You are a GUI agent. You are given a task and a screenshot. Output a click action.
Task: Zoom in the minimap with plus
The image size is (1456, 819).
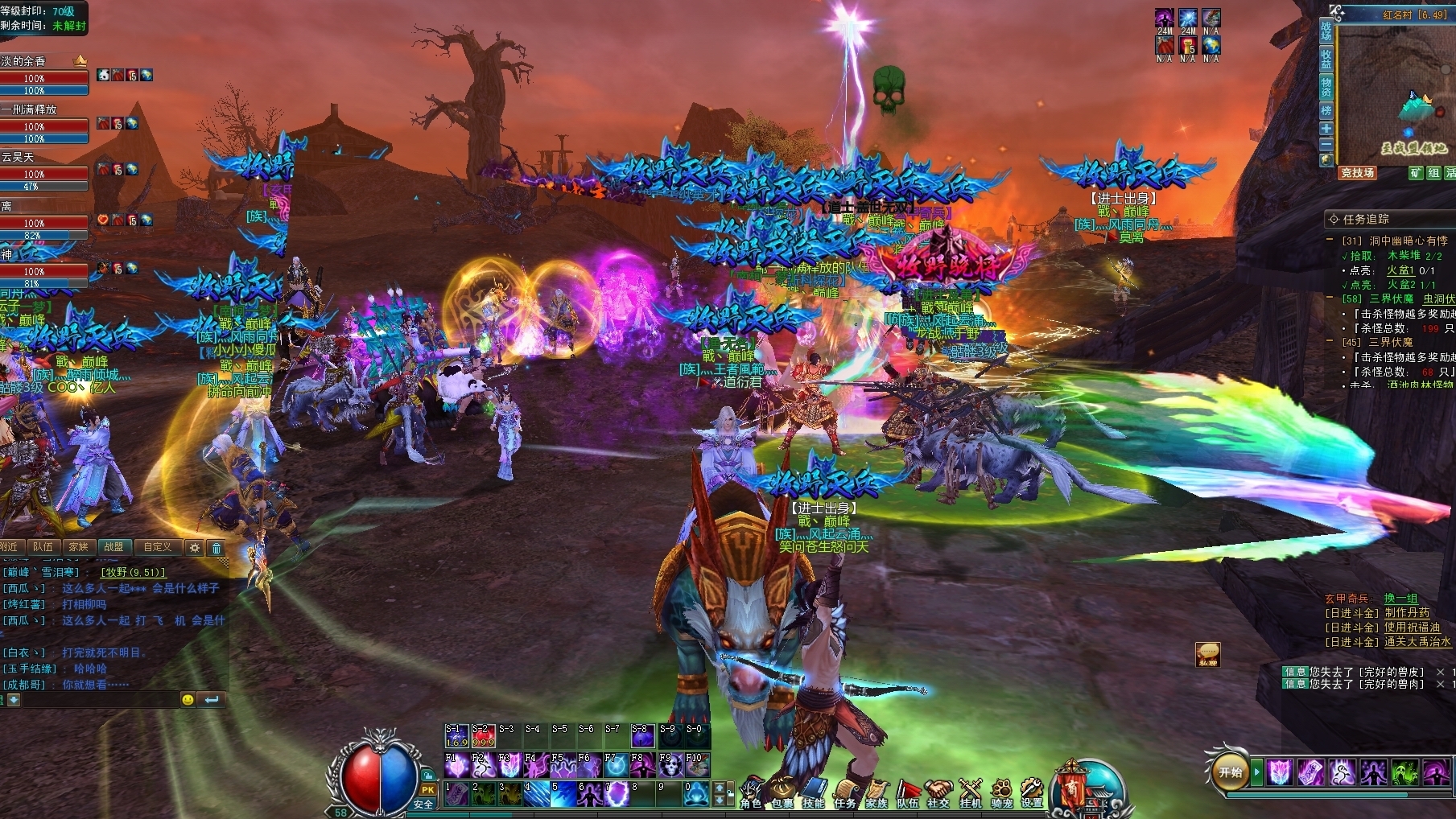pyautogui.click(x=1326, y=129)
